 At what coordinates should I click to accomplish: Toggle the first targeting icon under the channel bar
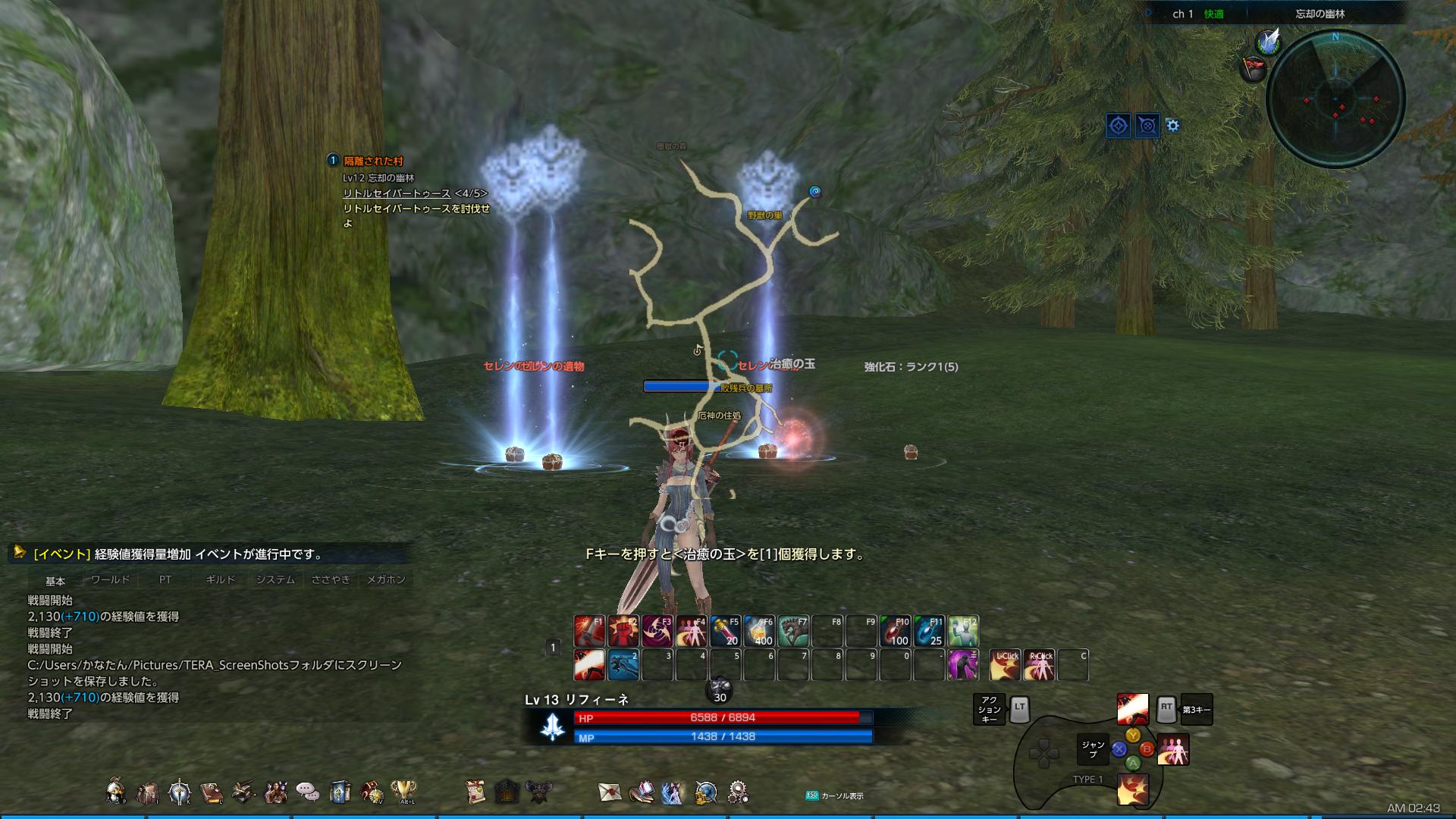click(x=1119, y=126)
